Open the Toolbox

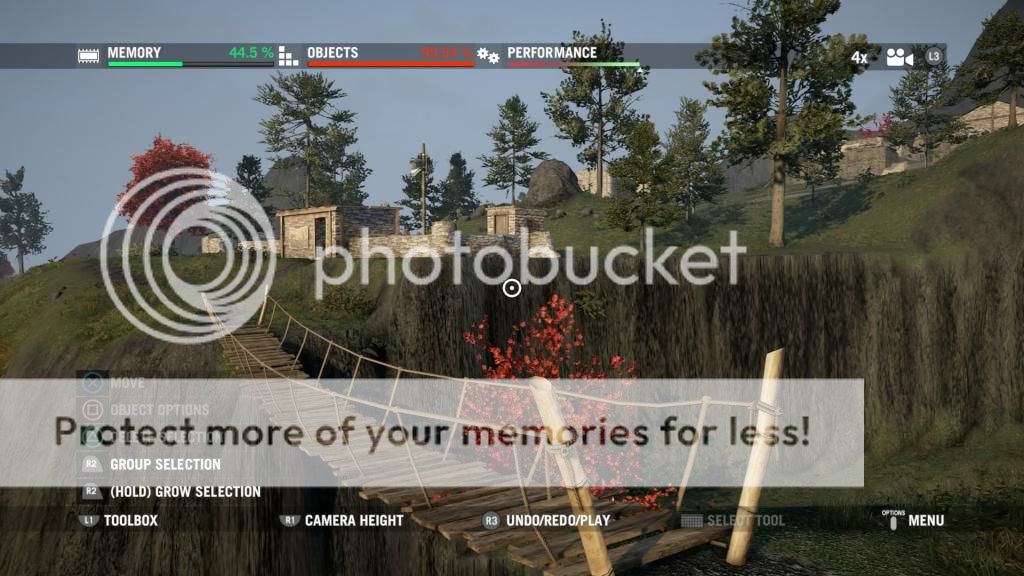[x=130, y=520]
